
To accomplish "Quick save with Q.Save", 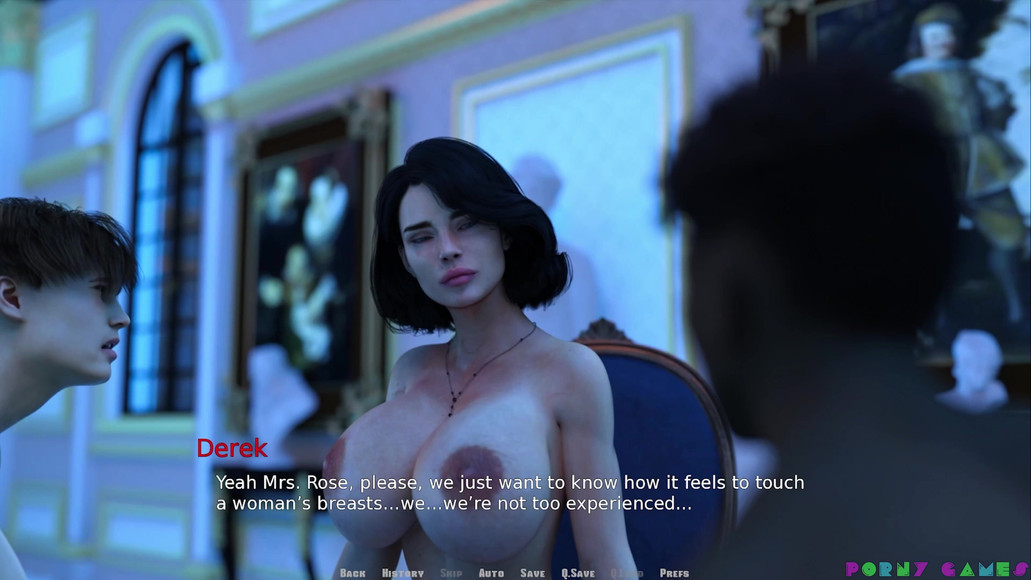I will [x=578, y=573].
